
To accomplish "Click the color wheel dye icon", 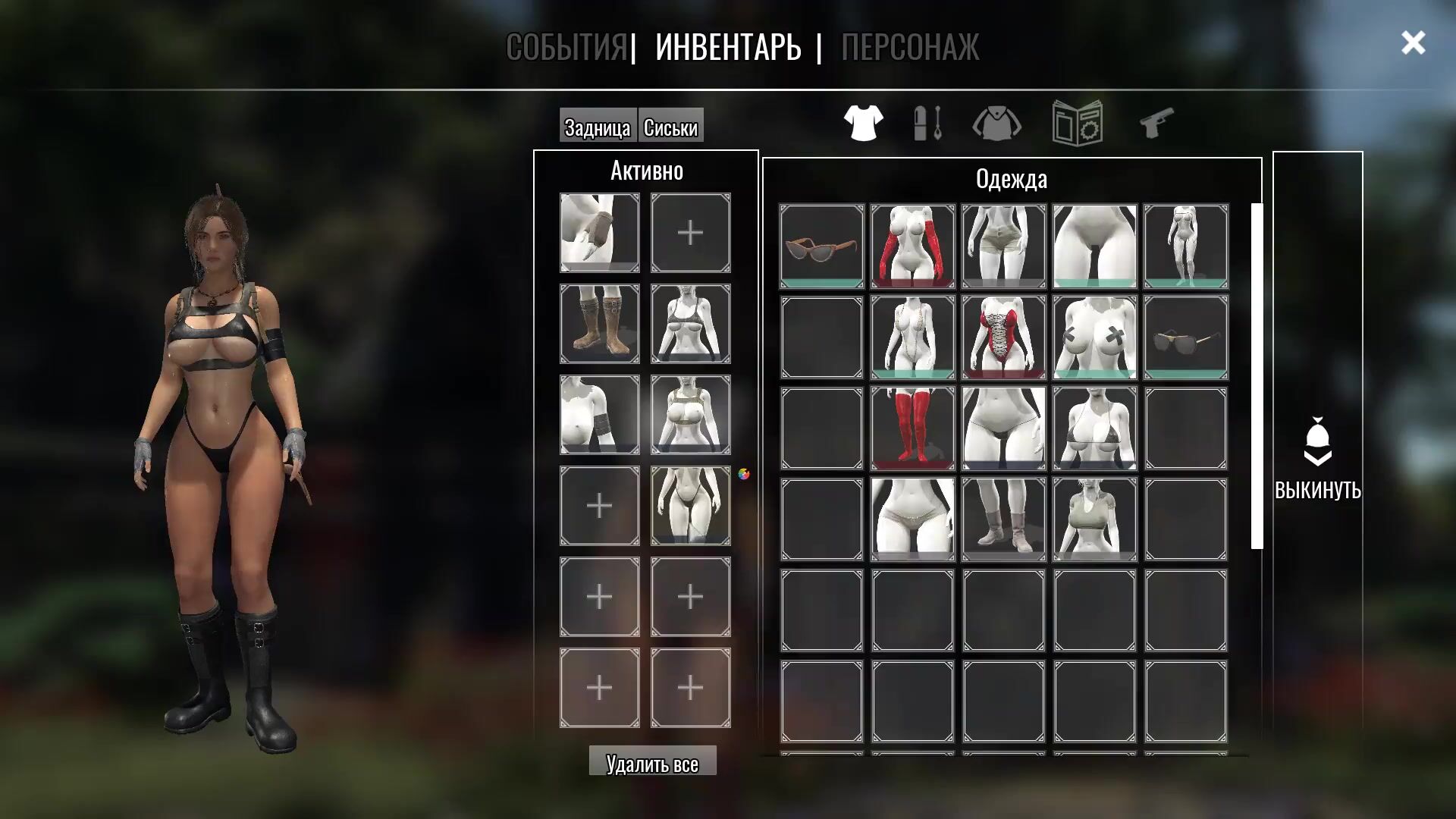I will [x=744, y=474].
